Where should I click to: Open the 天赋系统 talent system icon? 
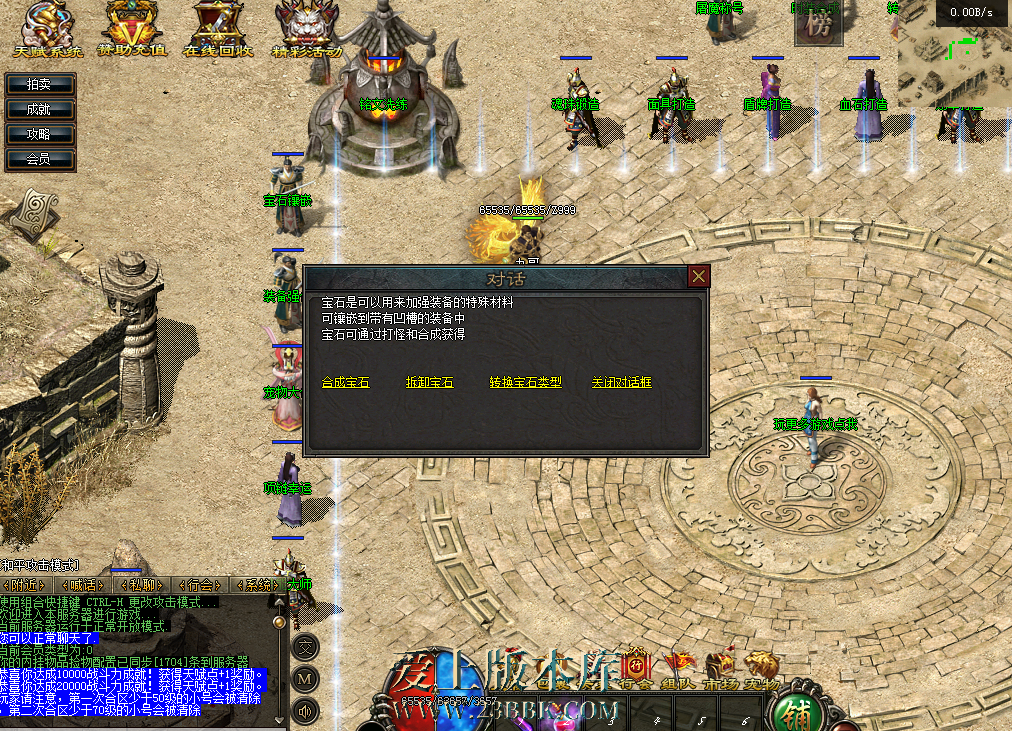click(48, 29)
